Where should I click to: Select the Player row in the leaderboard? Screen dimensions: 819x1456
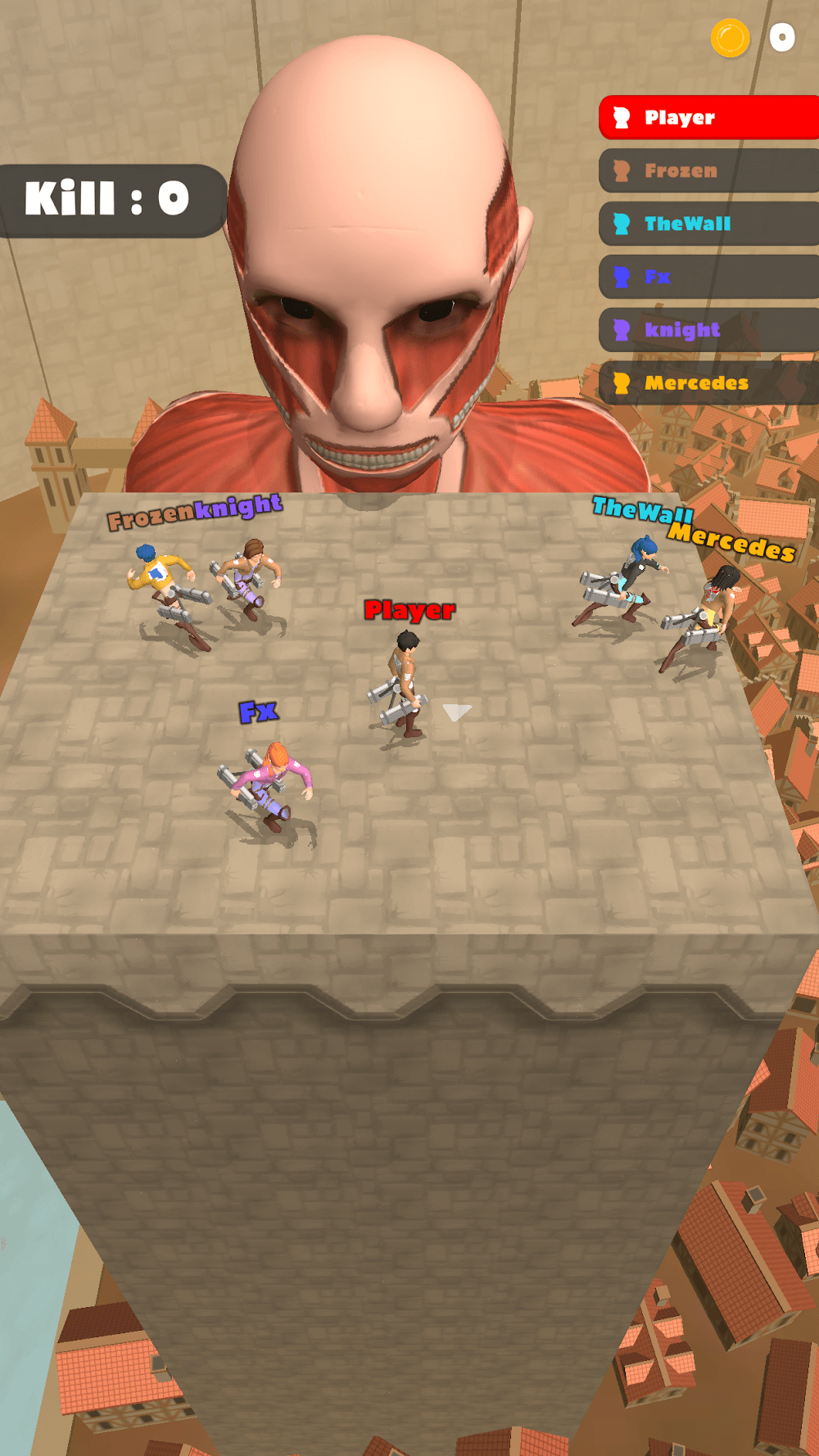click(x=708, y=118)
